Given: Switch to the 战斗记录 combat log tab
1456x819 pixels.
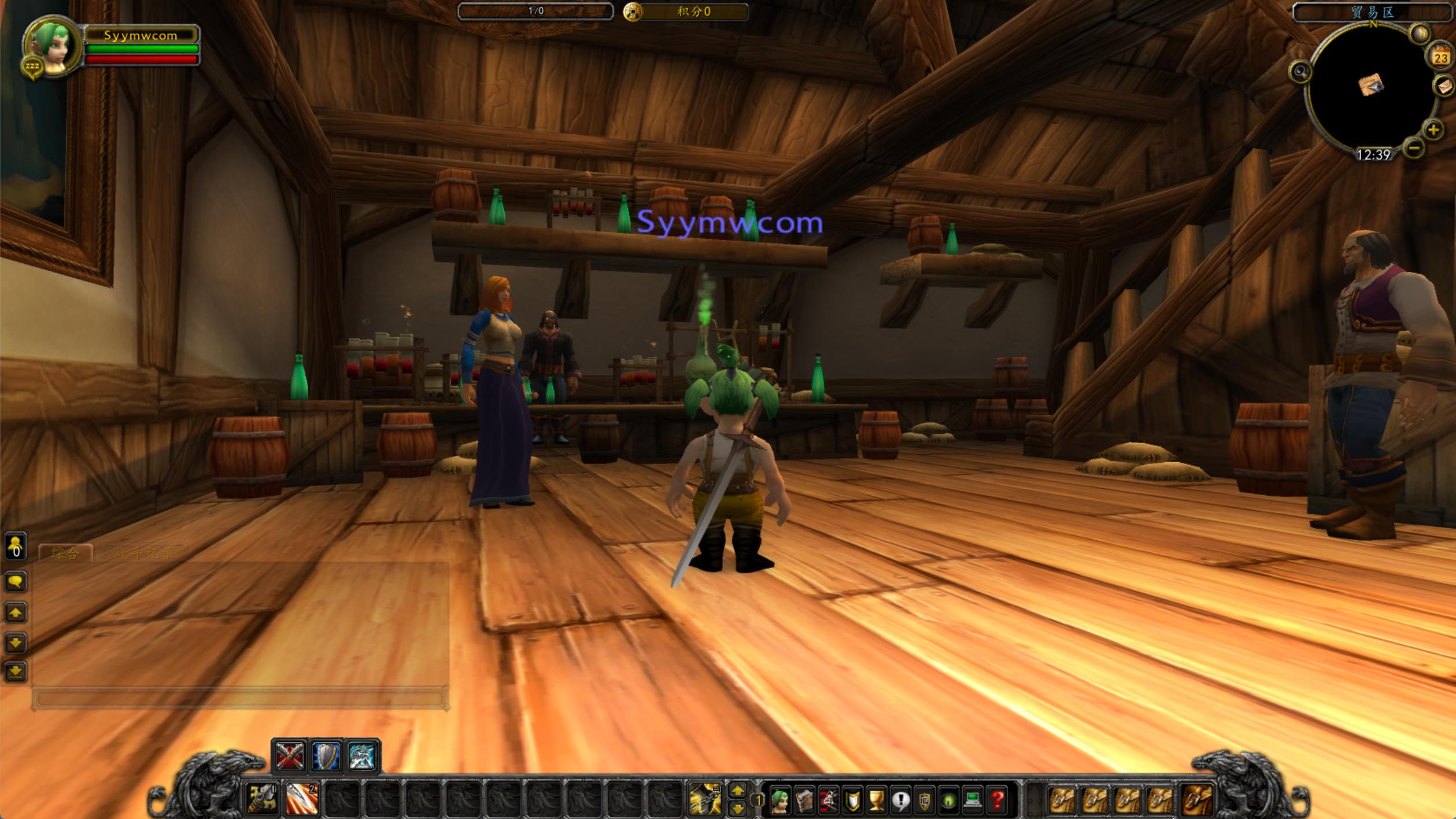Looking at the screenshot, I should pos(143,554).
